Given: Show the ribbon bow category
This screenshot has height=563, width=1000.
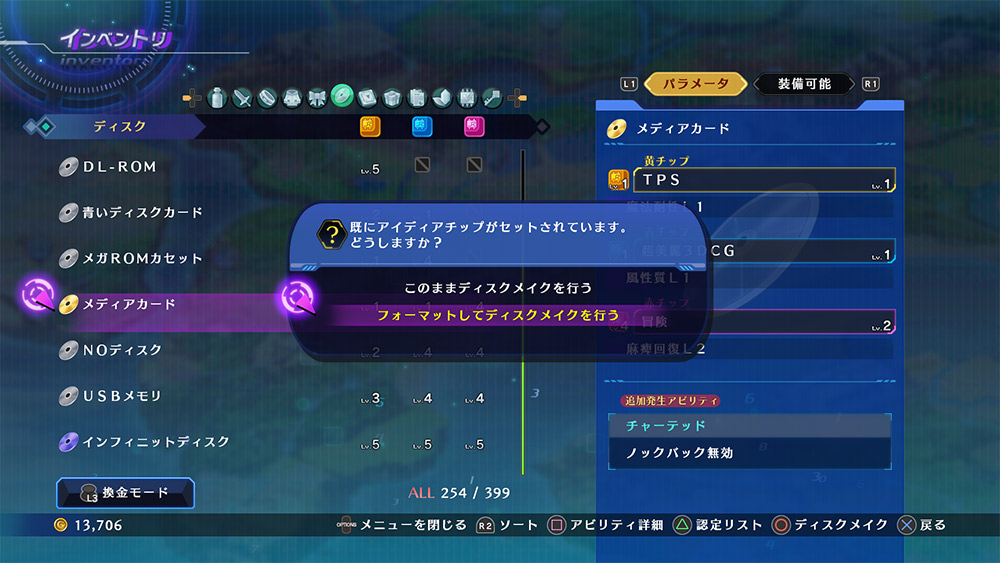Looking at the screenshot, I should click(x=317, y=97).
